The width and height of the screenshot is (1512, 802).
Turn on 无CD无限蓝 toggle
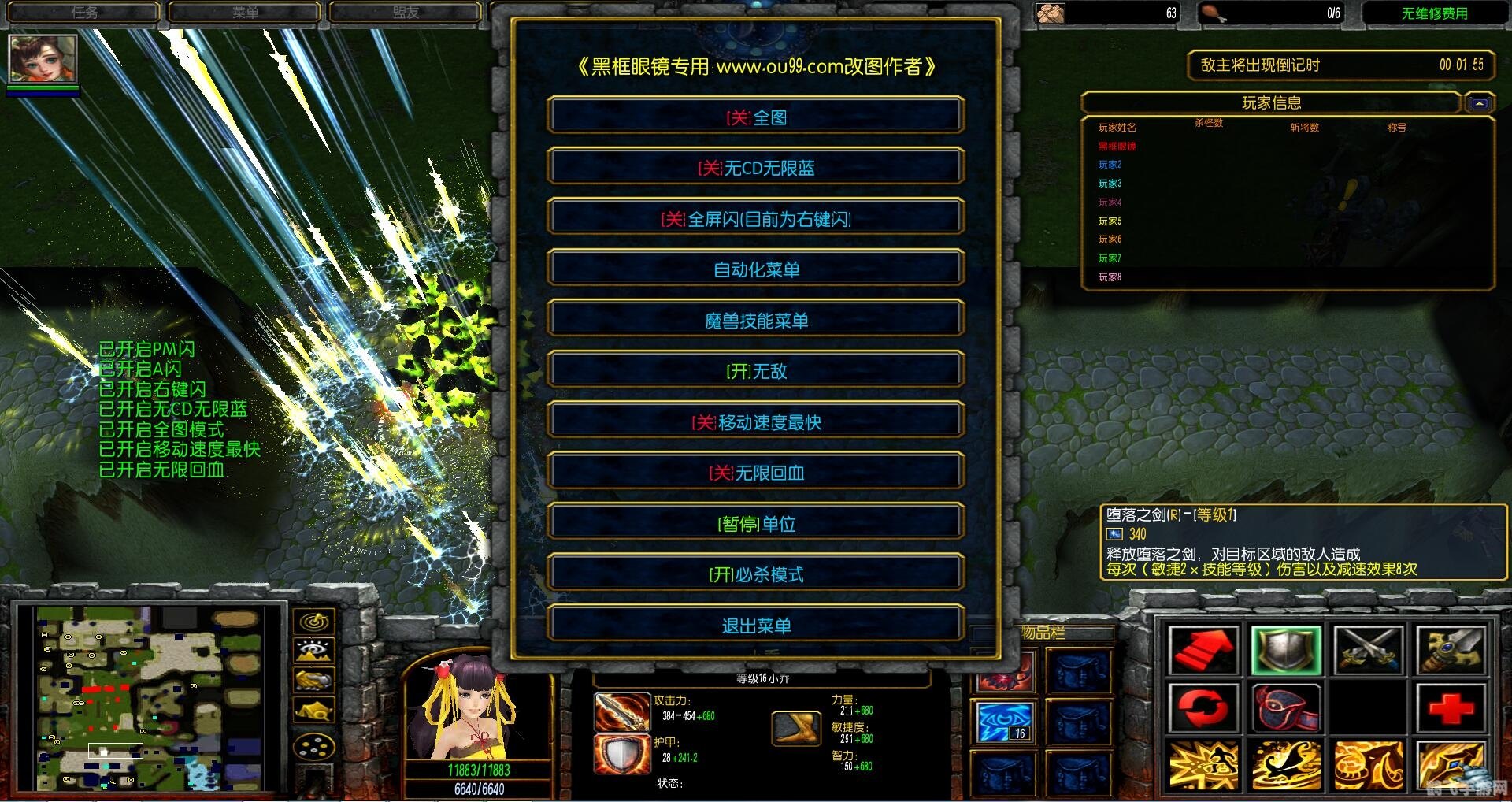pyautogui.click(x=756, y=167)
